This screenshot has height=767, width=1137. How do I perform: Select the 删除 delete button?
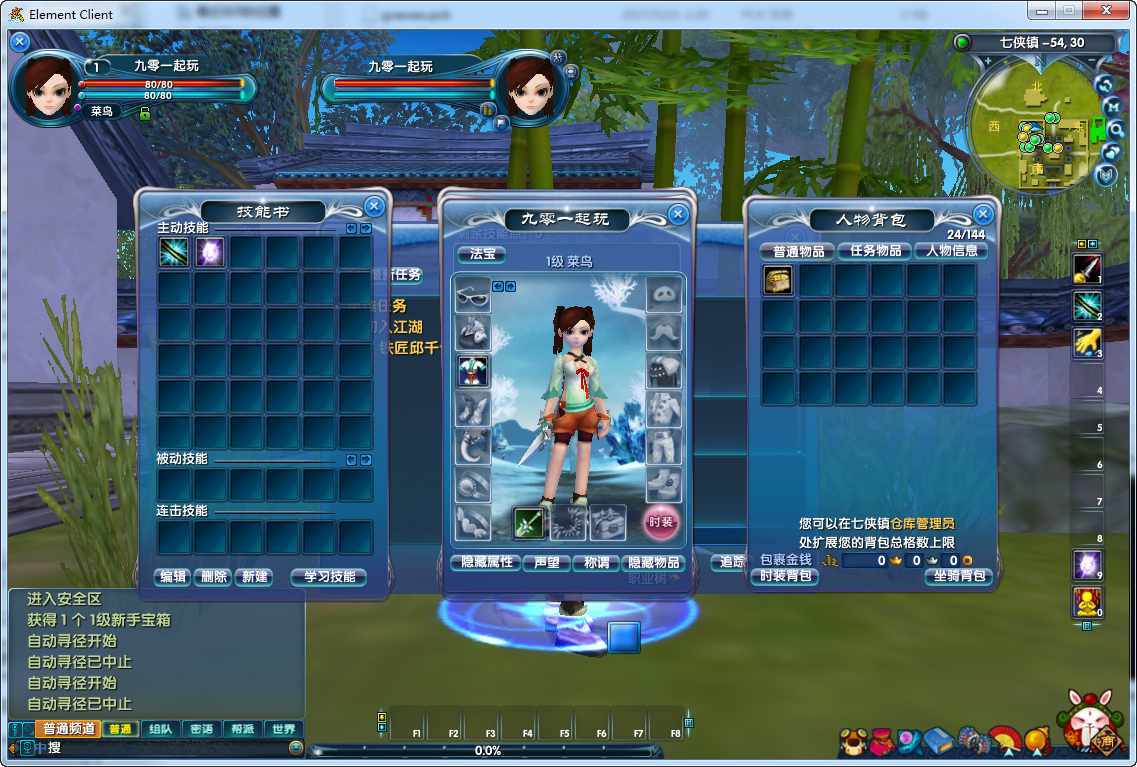click(212, 577)
